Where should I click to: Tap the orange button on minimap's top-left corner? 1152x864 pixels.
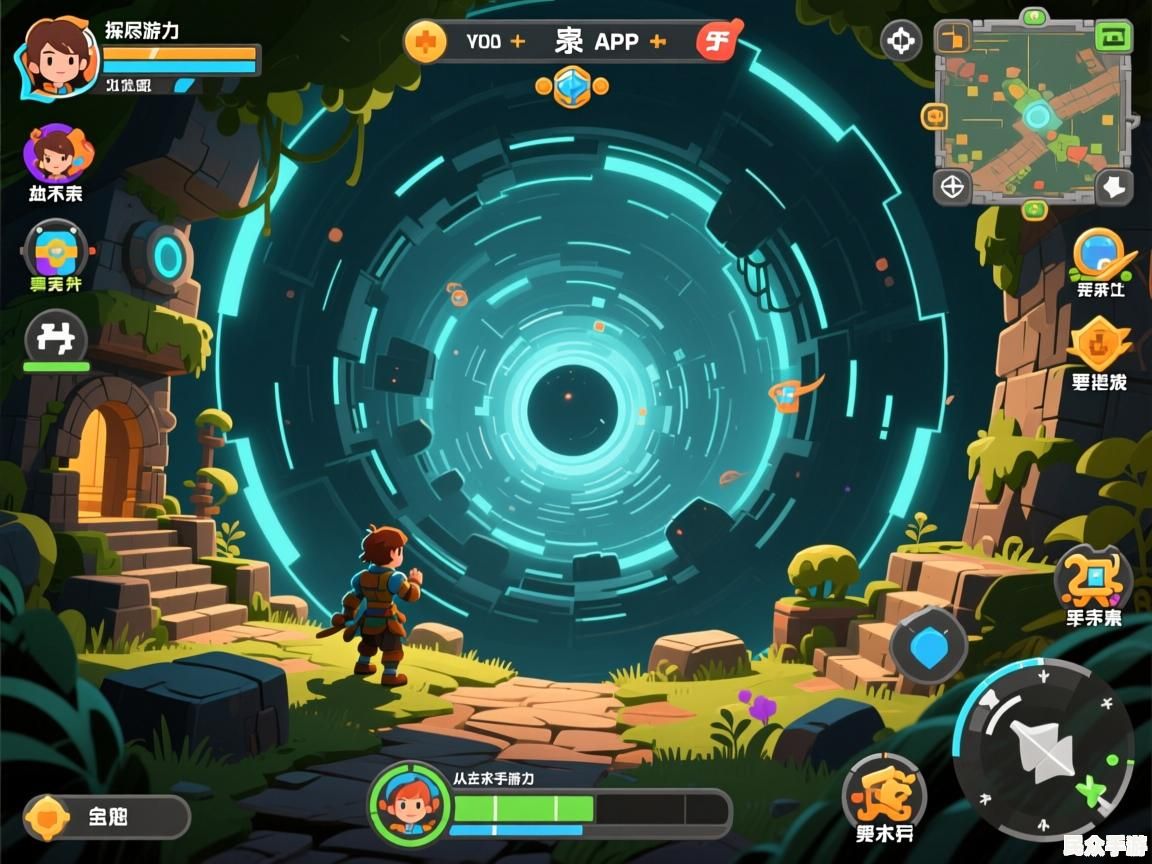pyautogui.click(x=953, y=38)
